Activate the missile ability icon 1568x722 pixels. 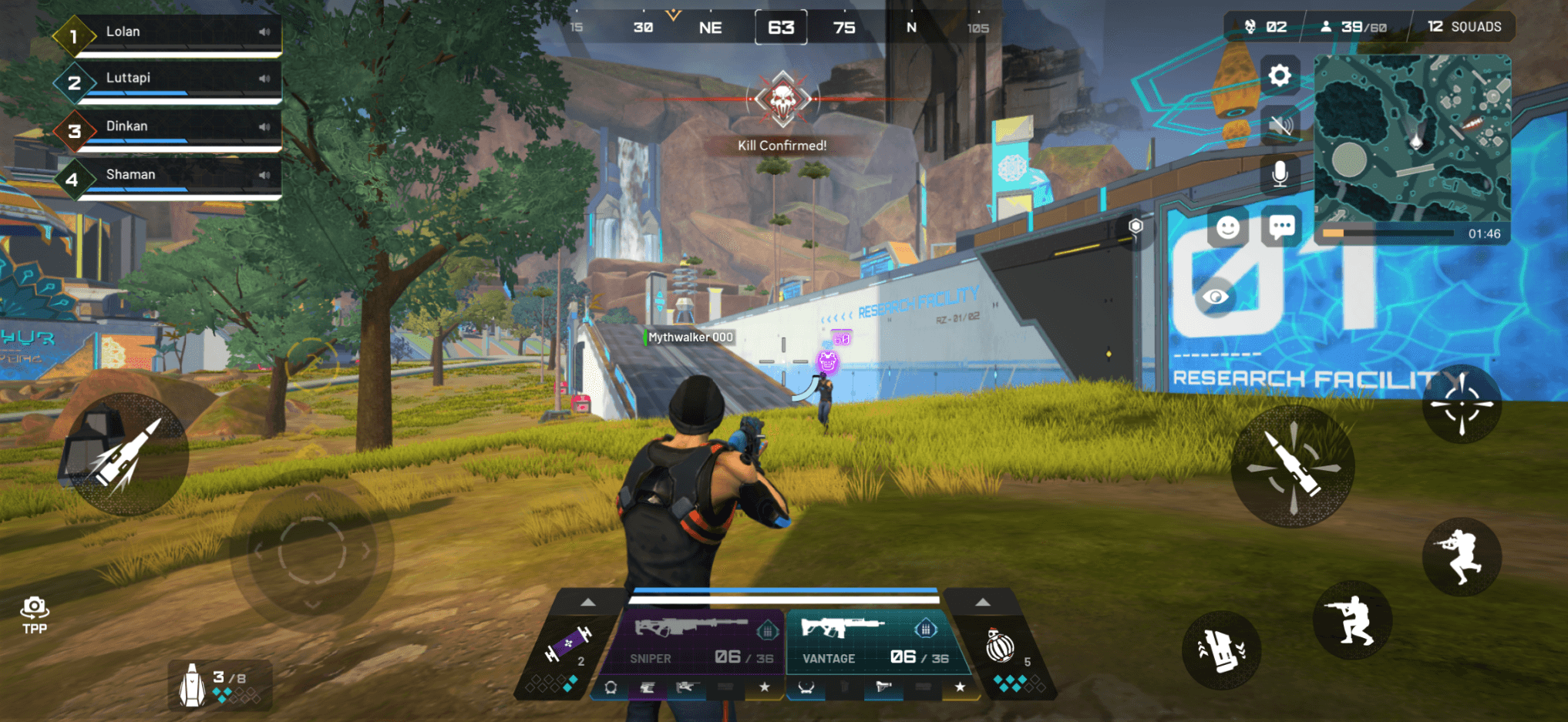coord(126,455)
